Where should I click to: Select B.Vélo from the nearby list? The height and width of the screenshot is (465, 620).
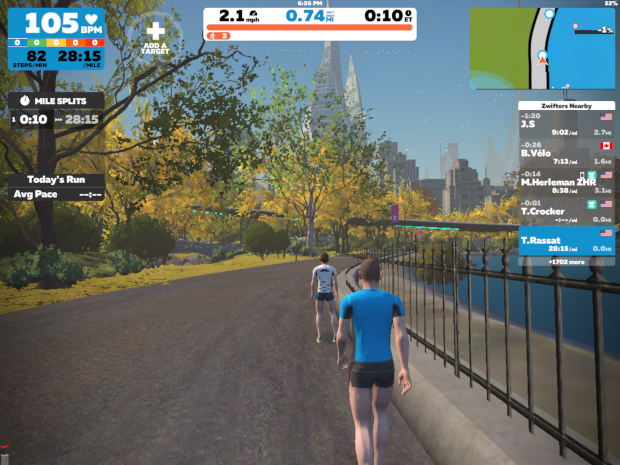pos(566,153)
